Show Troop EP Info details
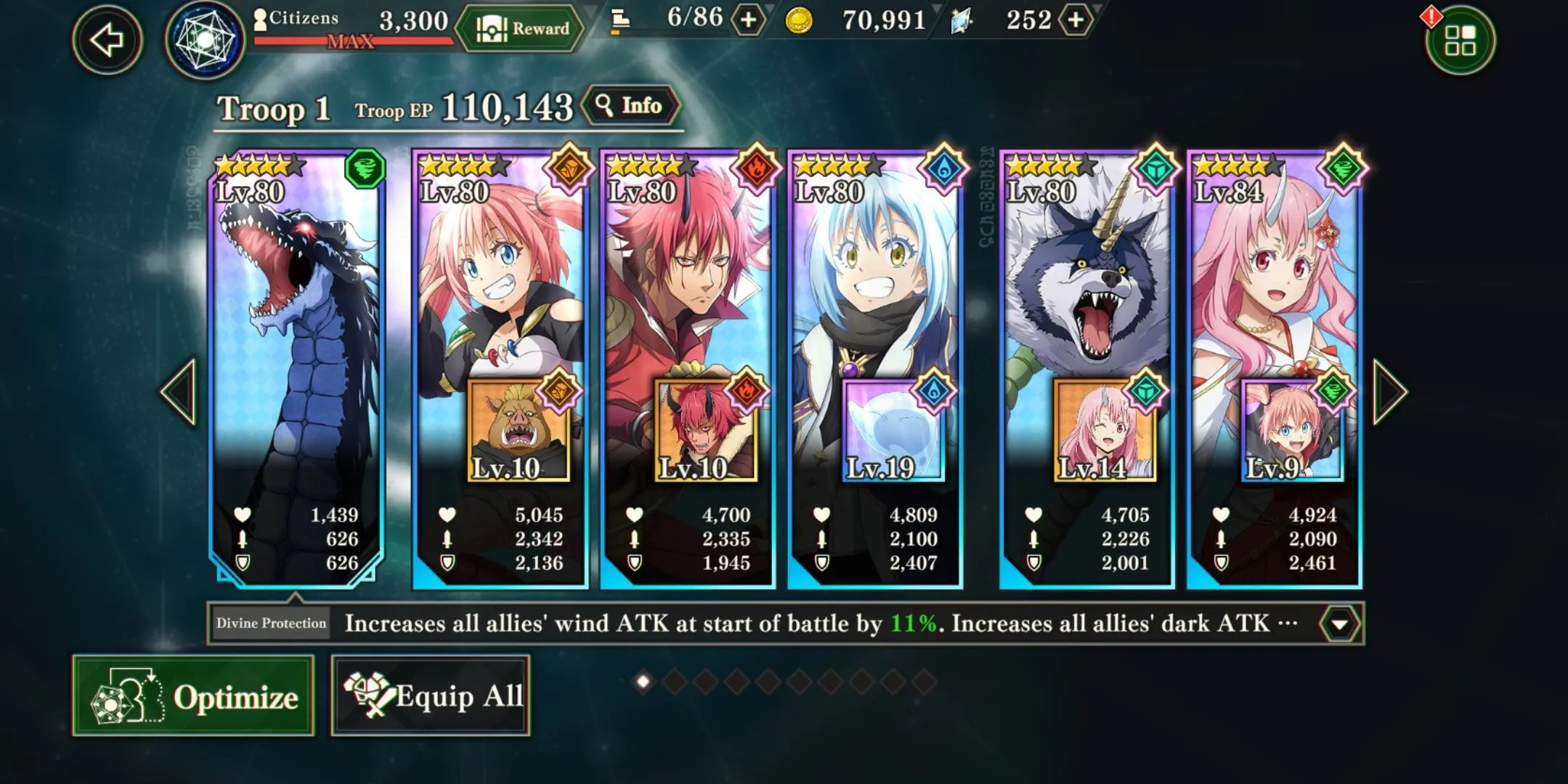This screenshot has height=784, width=1568. point(630,106)
